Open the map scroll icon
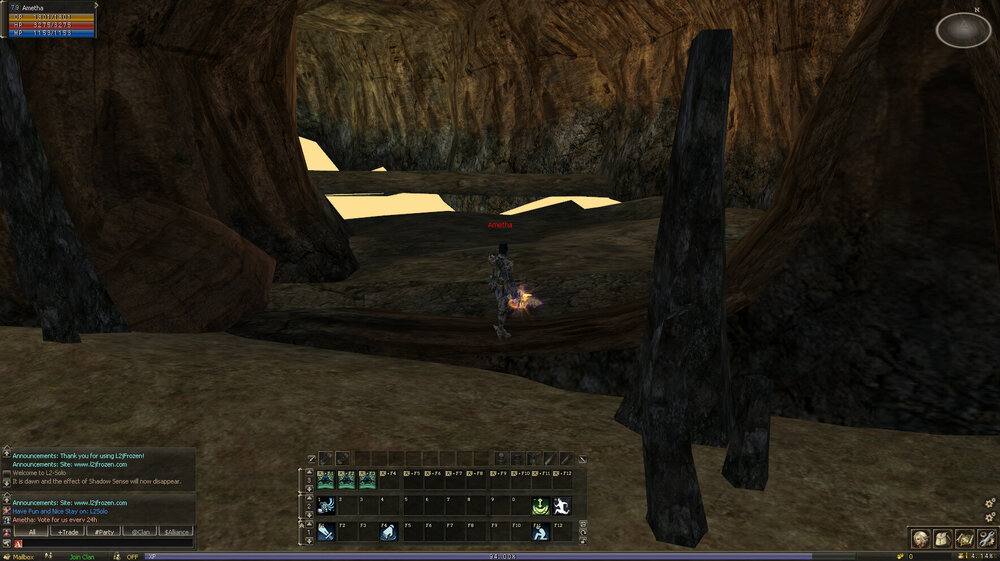 [x=964, y=539]
